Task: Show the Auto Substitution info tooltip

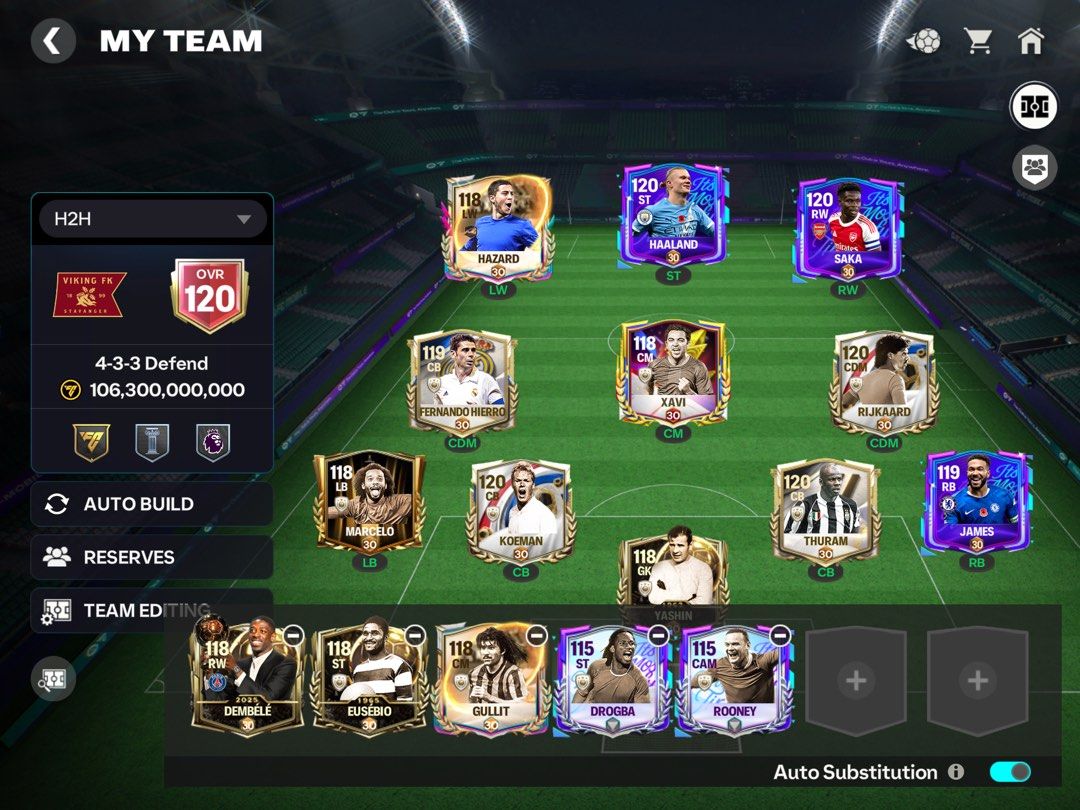Action: pyautogui.click(x=956, y=772)
